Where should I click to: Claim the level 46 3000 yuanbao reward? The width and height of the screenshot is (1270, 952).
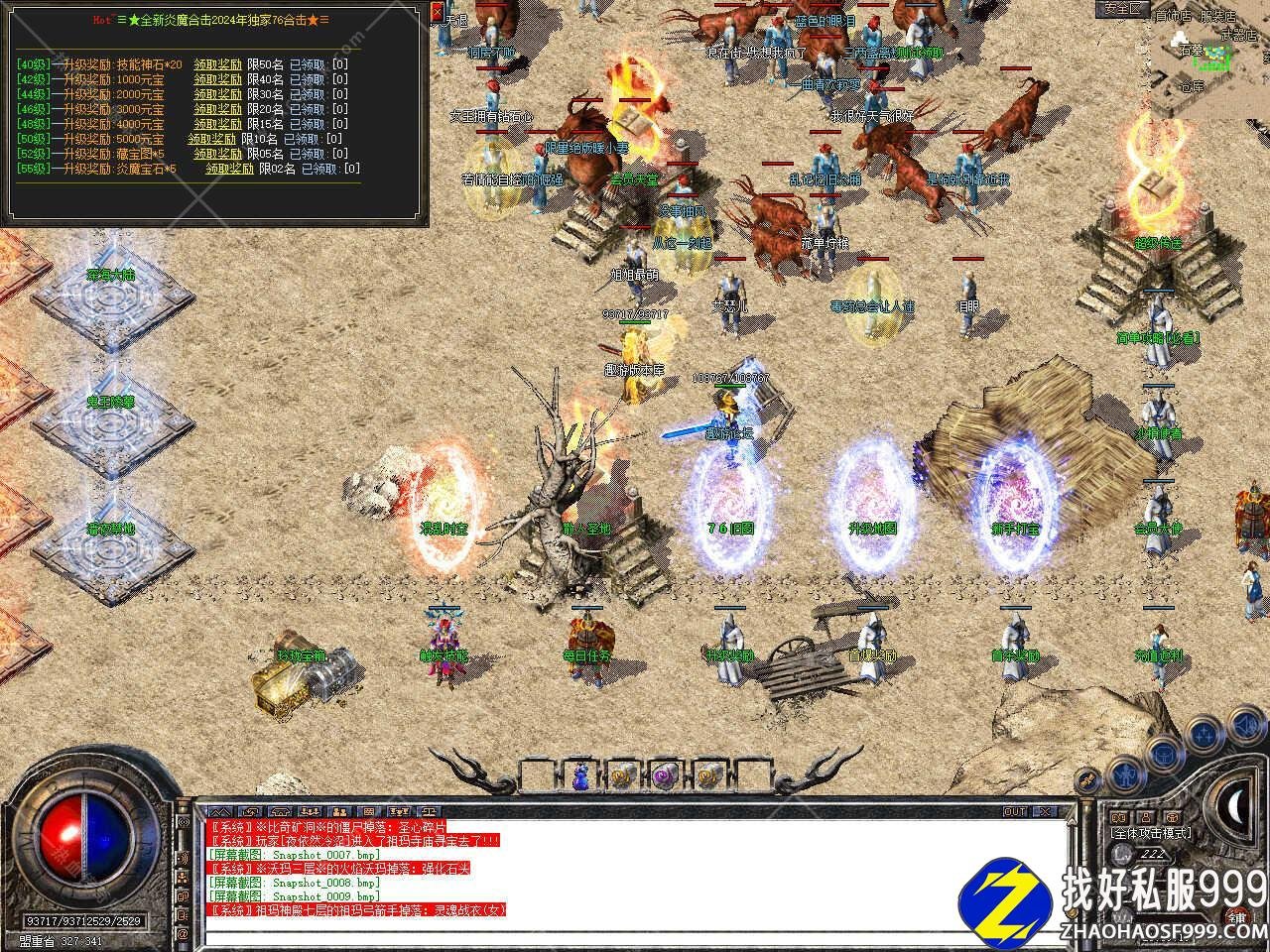(x=217, y=109)
